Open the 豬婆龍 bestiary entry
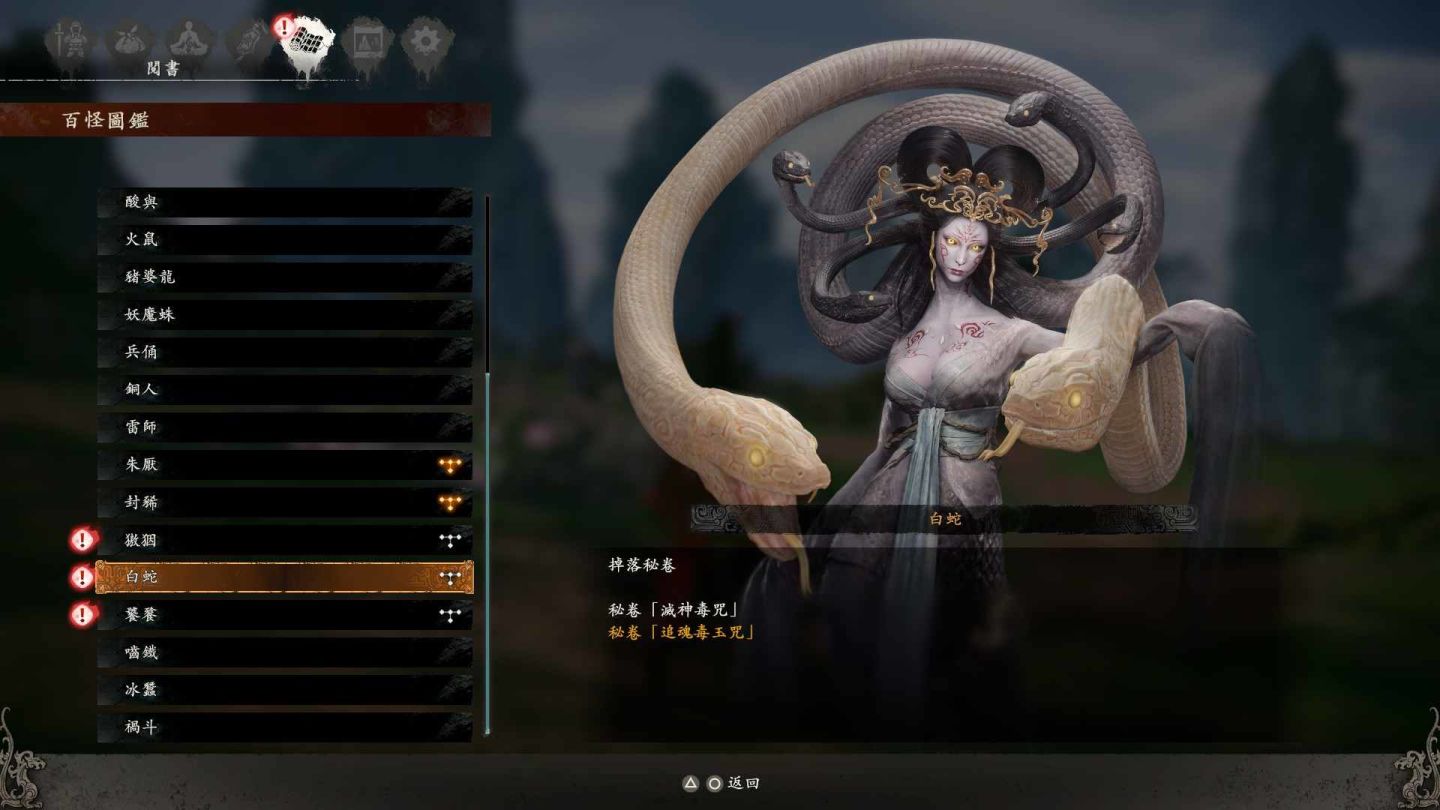The height and width of the screenshot is (810, 1440). [284, 277]
